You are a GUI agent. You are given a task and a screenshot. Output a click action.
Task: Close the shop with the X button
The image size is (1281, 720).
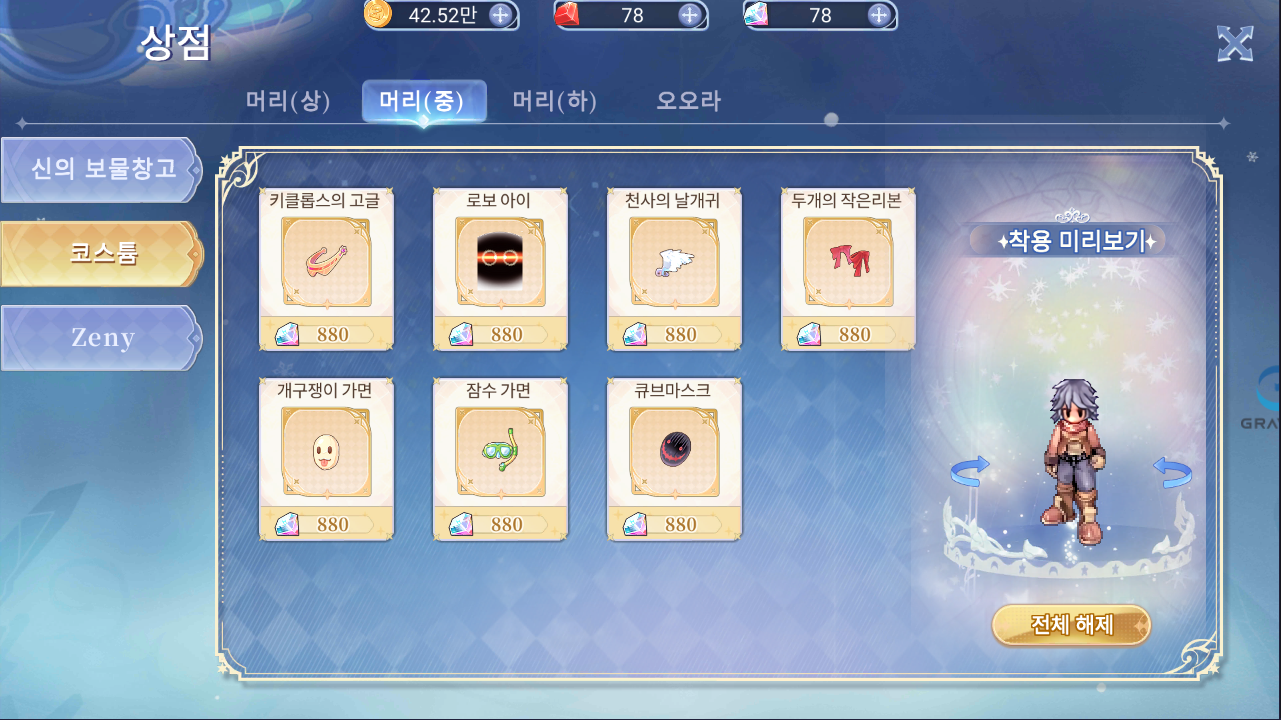(1235, 44)
